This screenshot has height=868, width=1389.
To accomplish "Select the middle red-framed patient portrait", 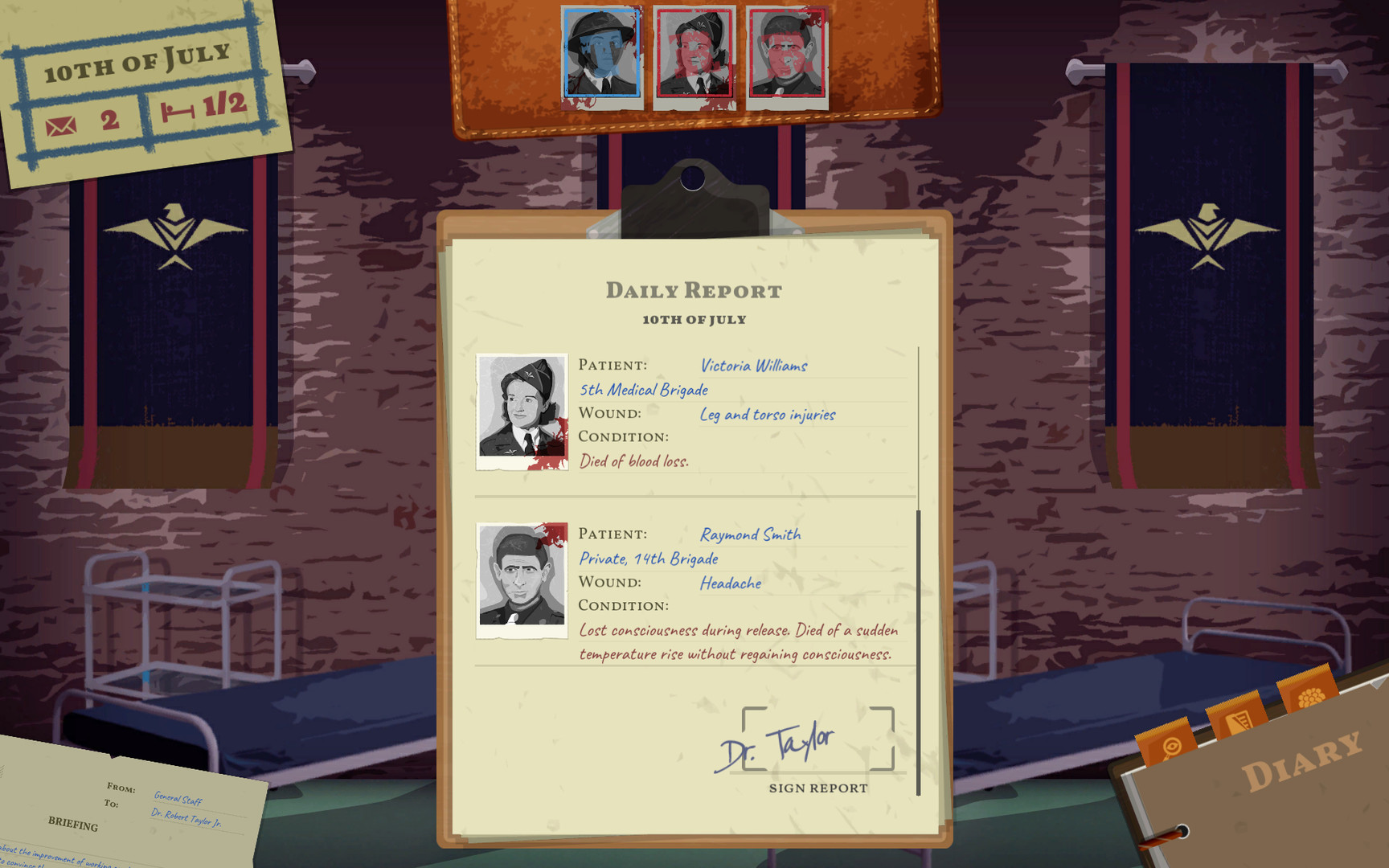I will [x=693, y=55].
